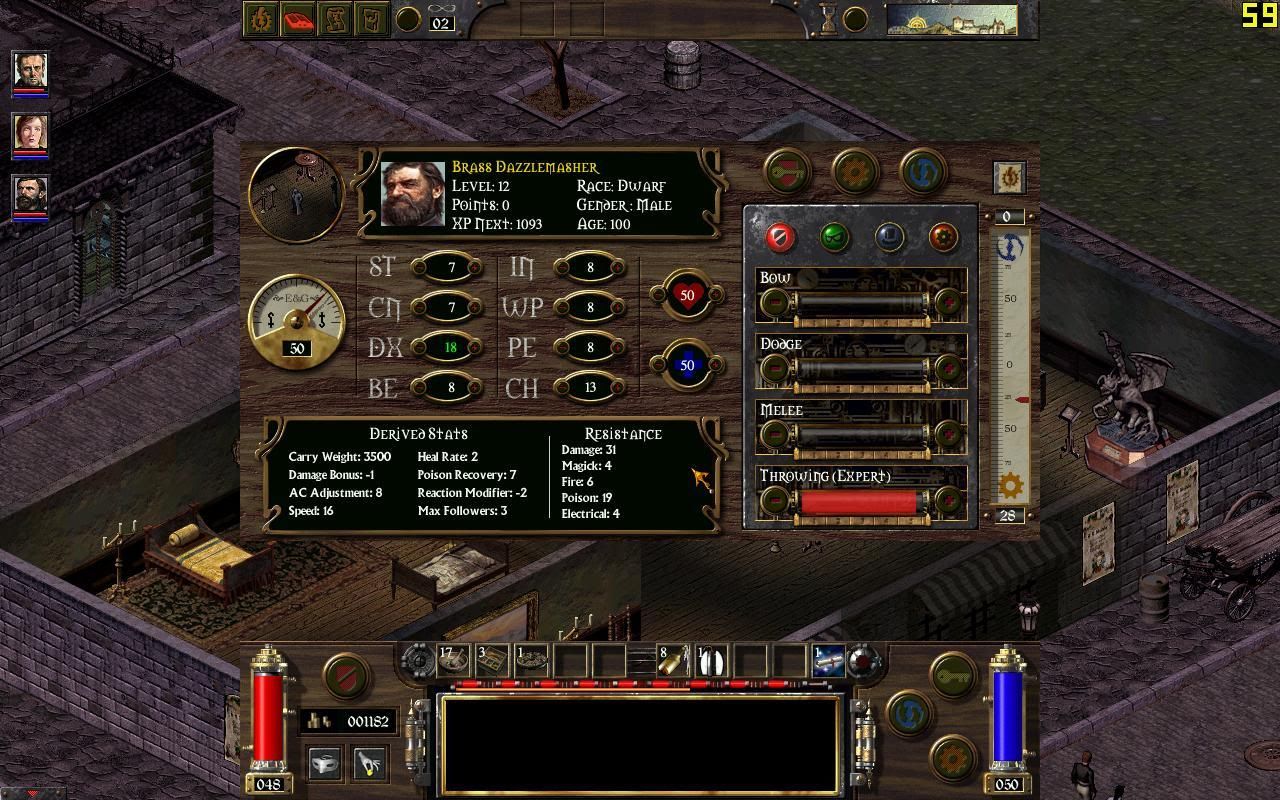Decrease the Dodge skill with its minus button
The height and width of the screenshot is (800, 1280).
[774, 368]
